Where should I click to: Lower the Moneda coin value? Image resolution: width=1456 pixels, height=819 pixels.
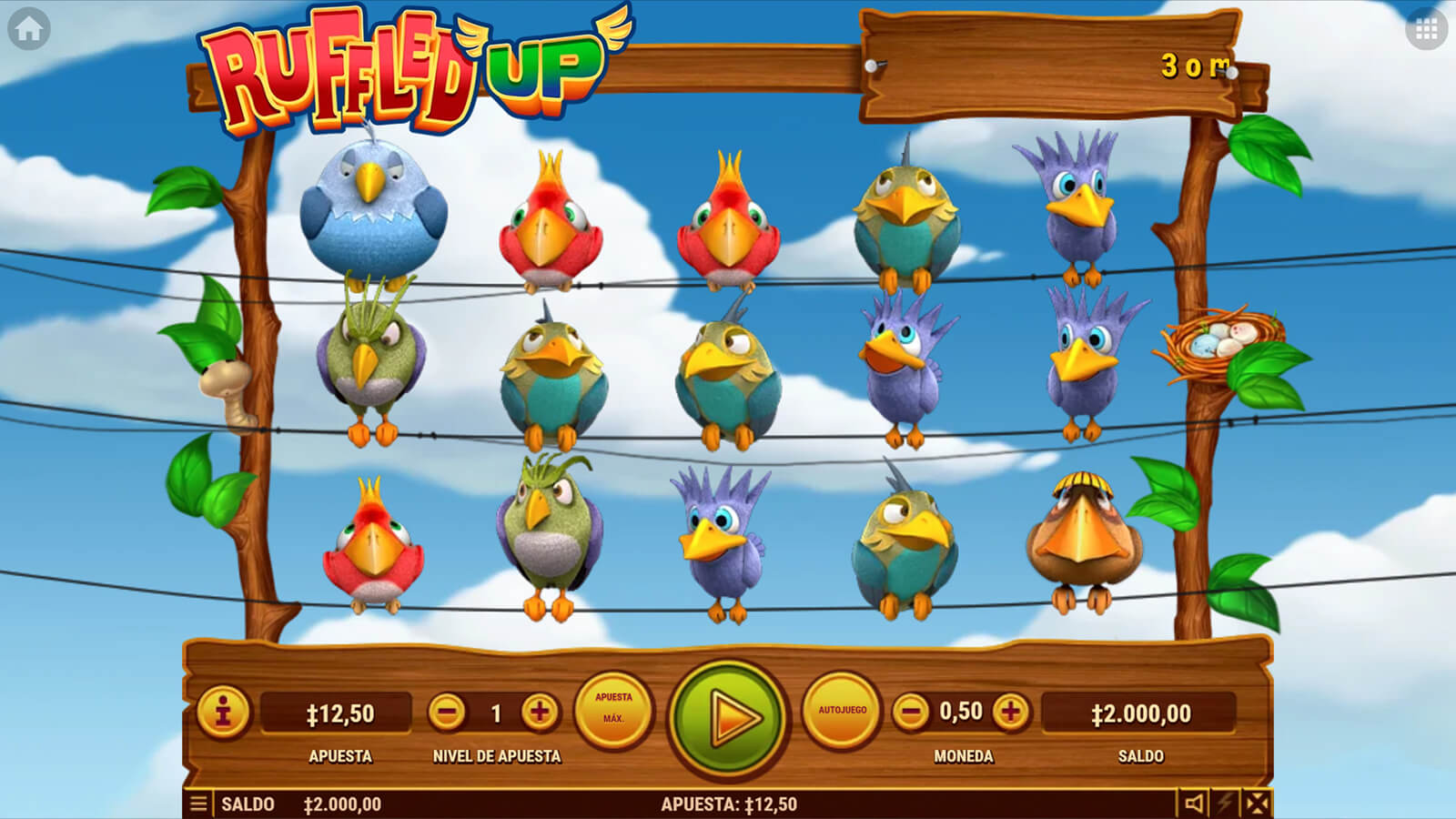click(x=911, y=712)
